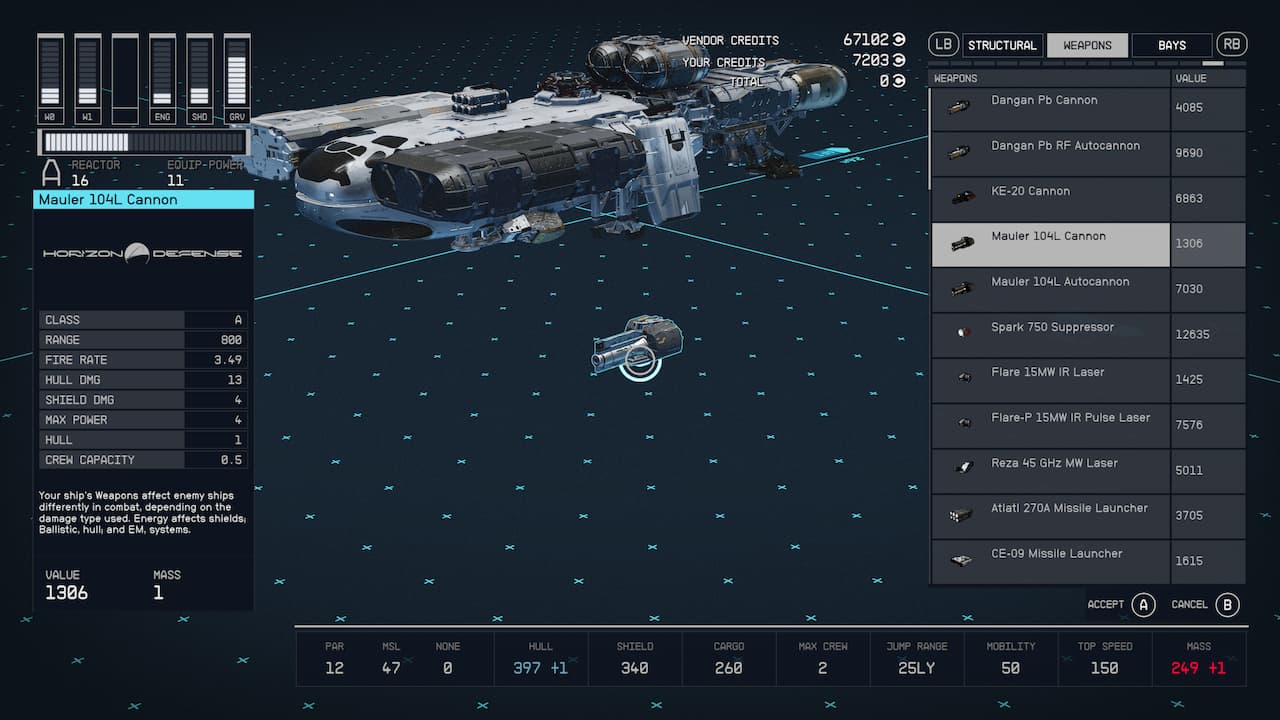Choose the Atlatl 270A Missile Launcher
The height and width of the screenshot is (720, 1280).
(x=1050, y=515)
